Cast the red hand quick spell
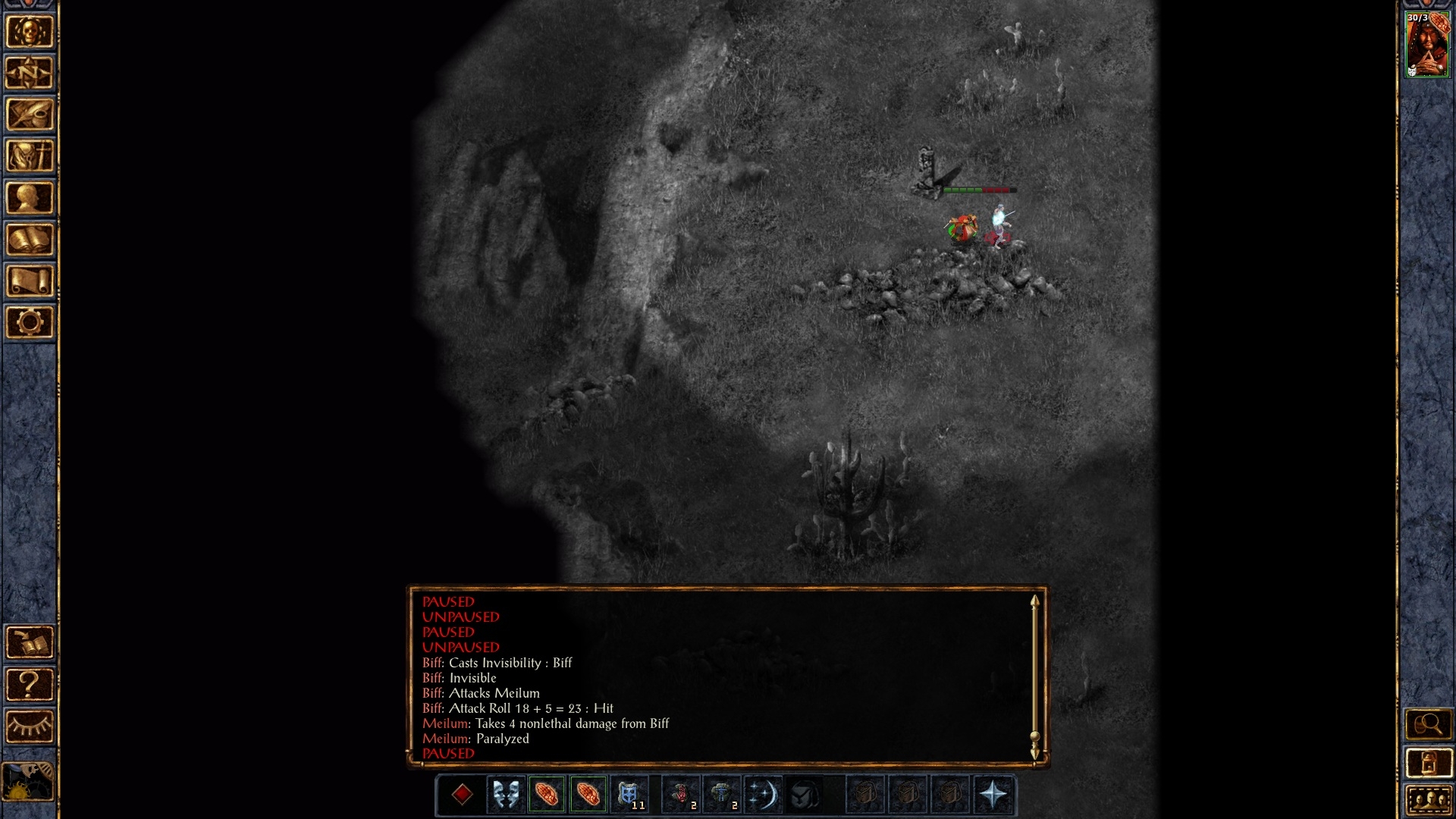Image resolution: width=1456 pixels, height=819 pixels. pyautogui.click(x=680, y=795)
